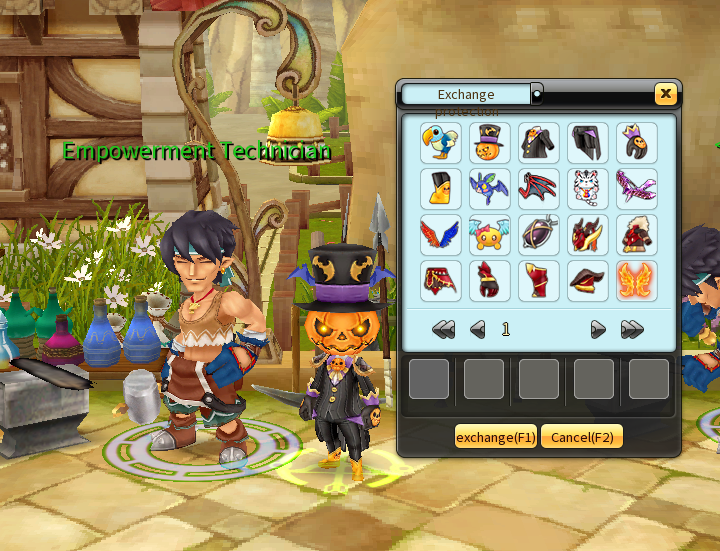Pick the white tiger mask item
The image size is (720, 551).
(588, 189)
